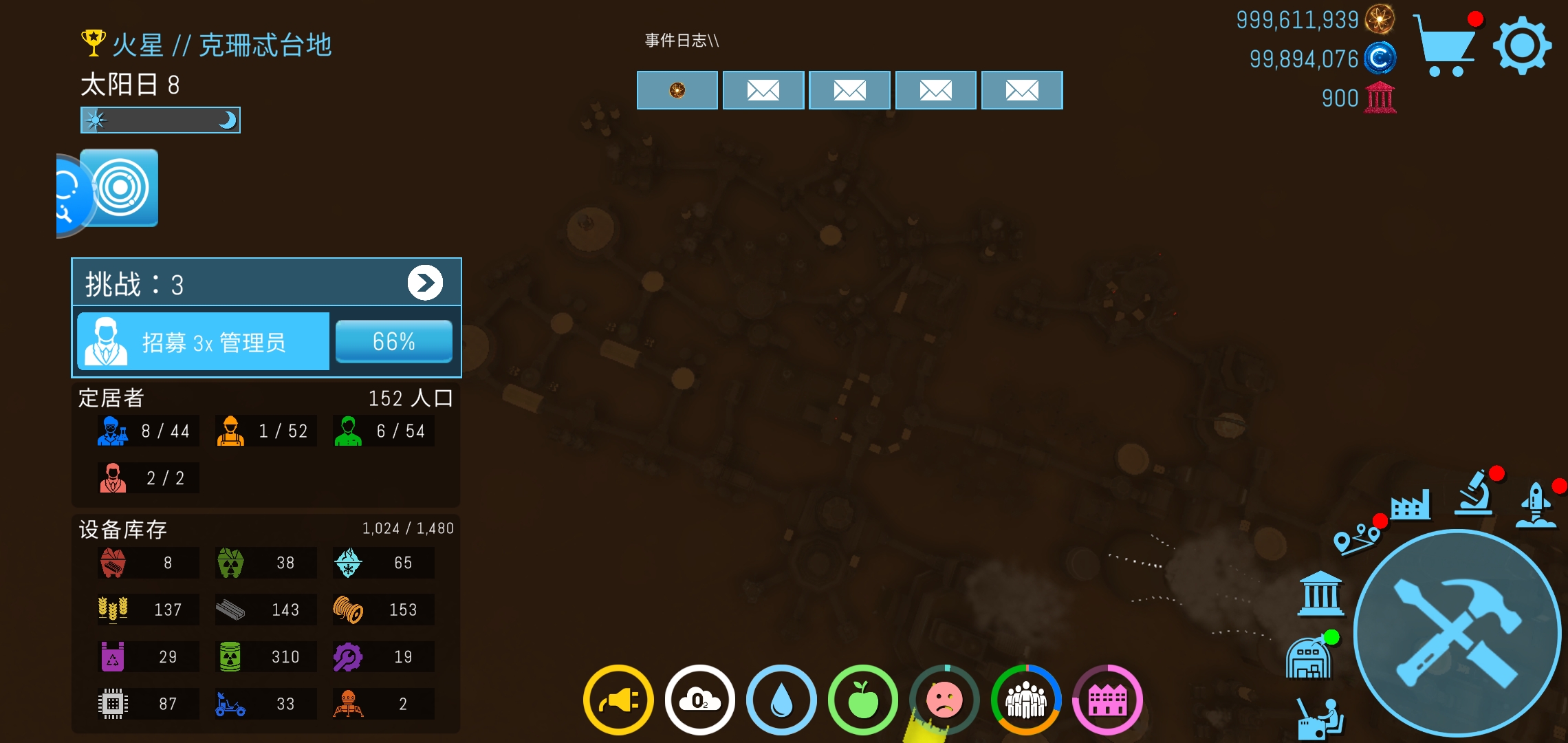Select the recruit 3x managers challenge

tap(204, 342)
